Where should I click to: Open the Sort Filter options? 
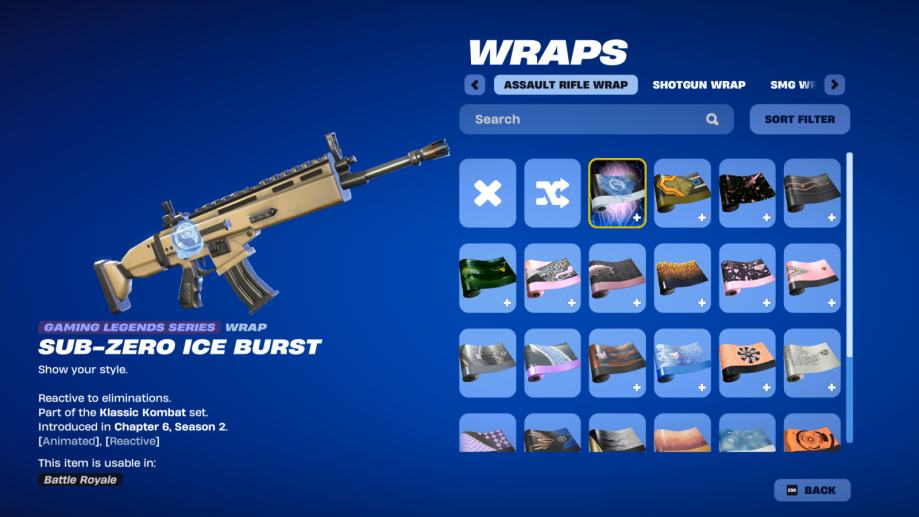(x=799, y=119)
